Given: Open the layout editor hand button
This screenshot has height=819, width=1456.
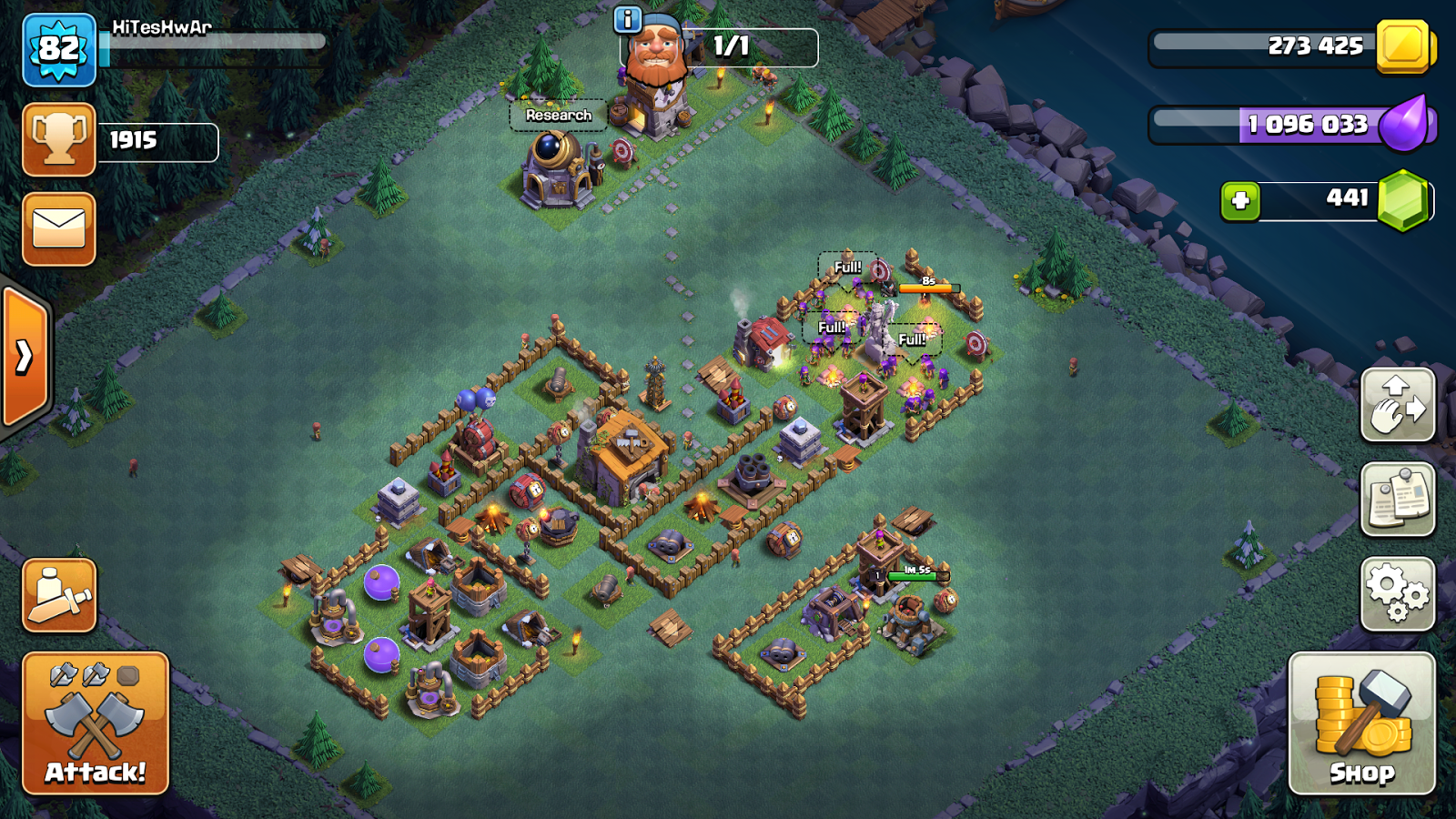Looking at the screenshot, I should [1398, 405].
